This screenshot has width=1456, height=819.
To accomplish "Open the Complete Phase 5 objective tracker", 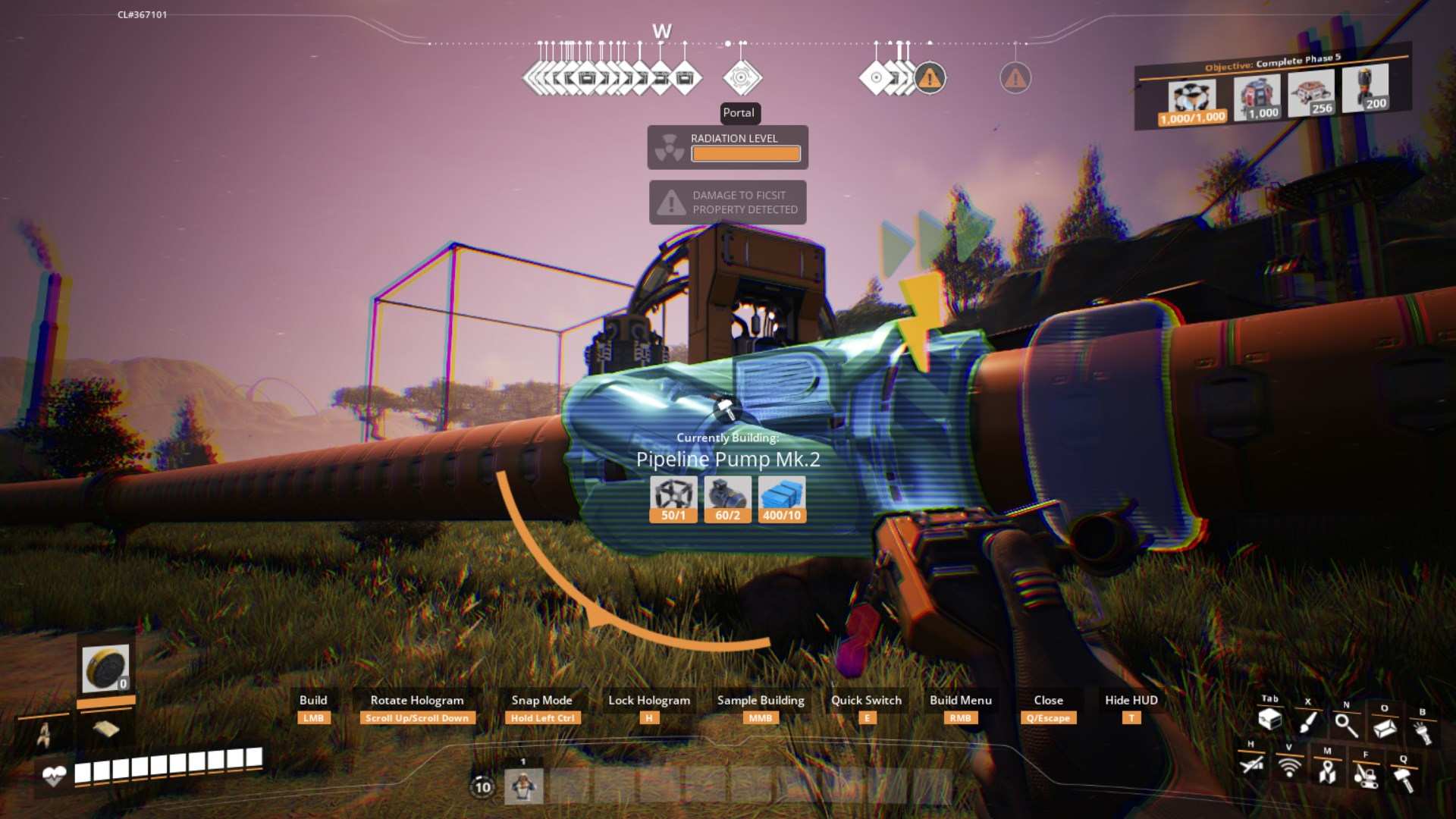I will click(x=1272, y=62).
